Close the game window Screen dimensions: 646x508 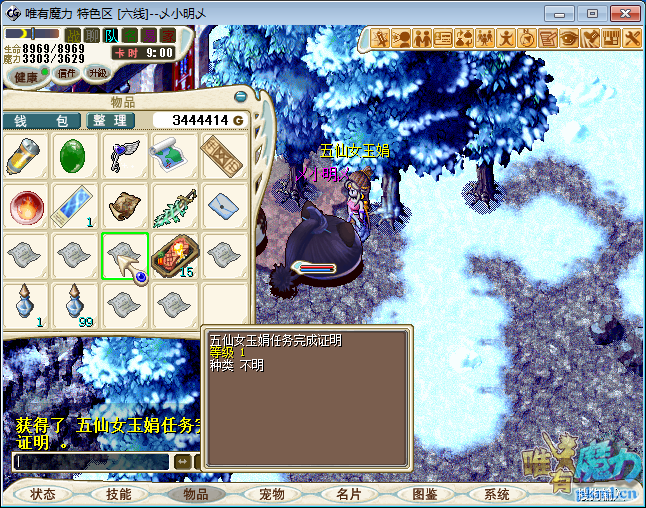pyautogui.click(x=622, y=13)
